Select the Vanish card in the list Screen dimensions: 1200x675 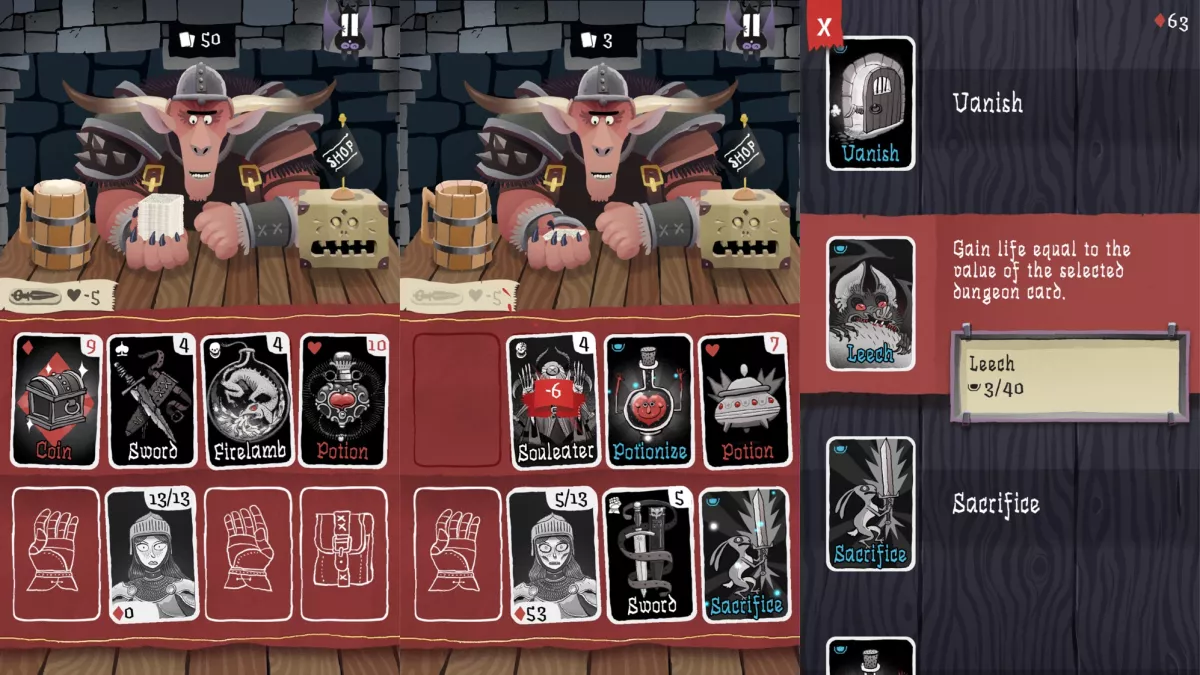click(870, 103)
